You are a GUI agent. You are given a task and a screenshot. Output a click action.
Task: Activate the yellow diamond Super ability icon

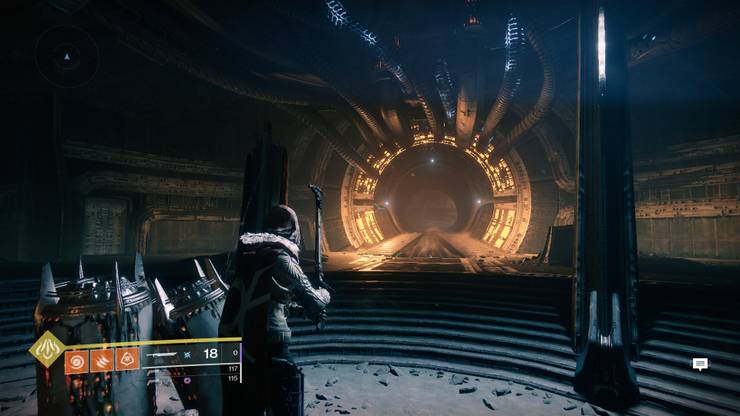coord(47,349)
